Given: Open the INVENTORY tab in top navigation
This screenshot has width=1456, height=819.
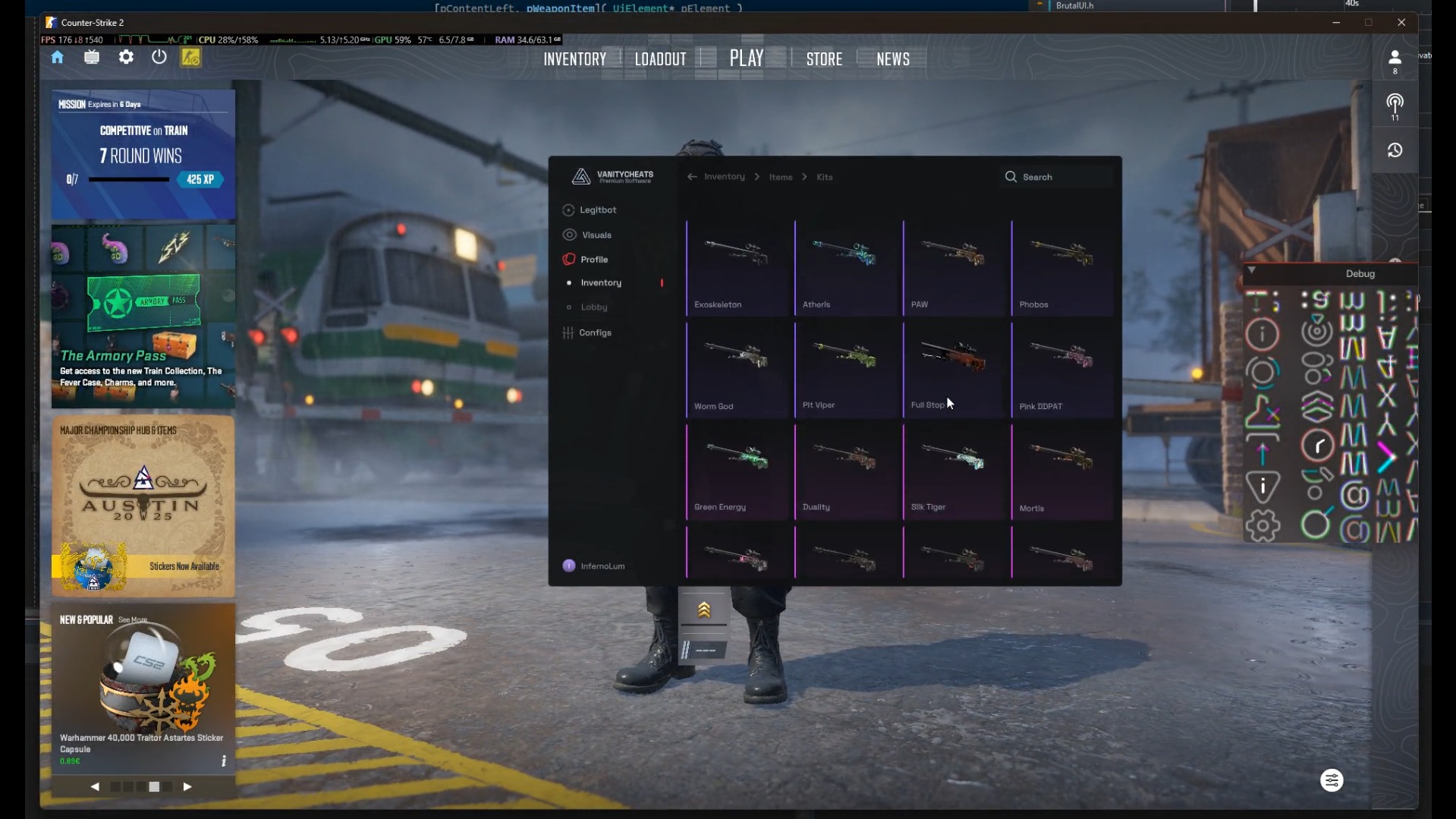Looking at the screenshot, I should 574,59.
